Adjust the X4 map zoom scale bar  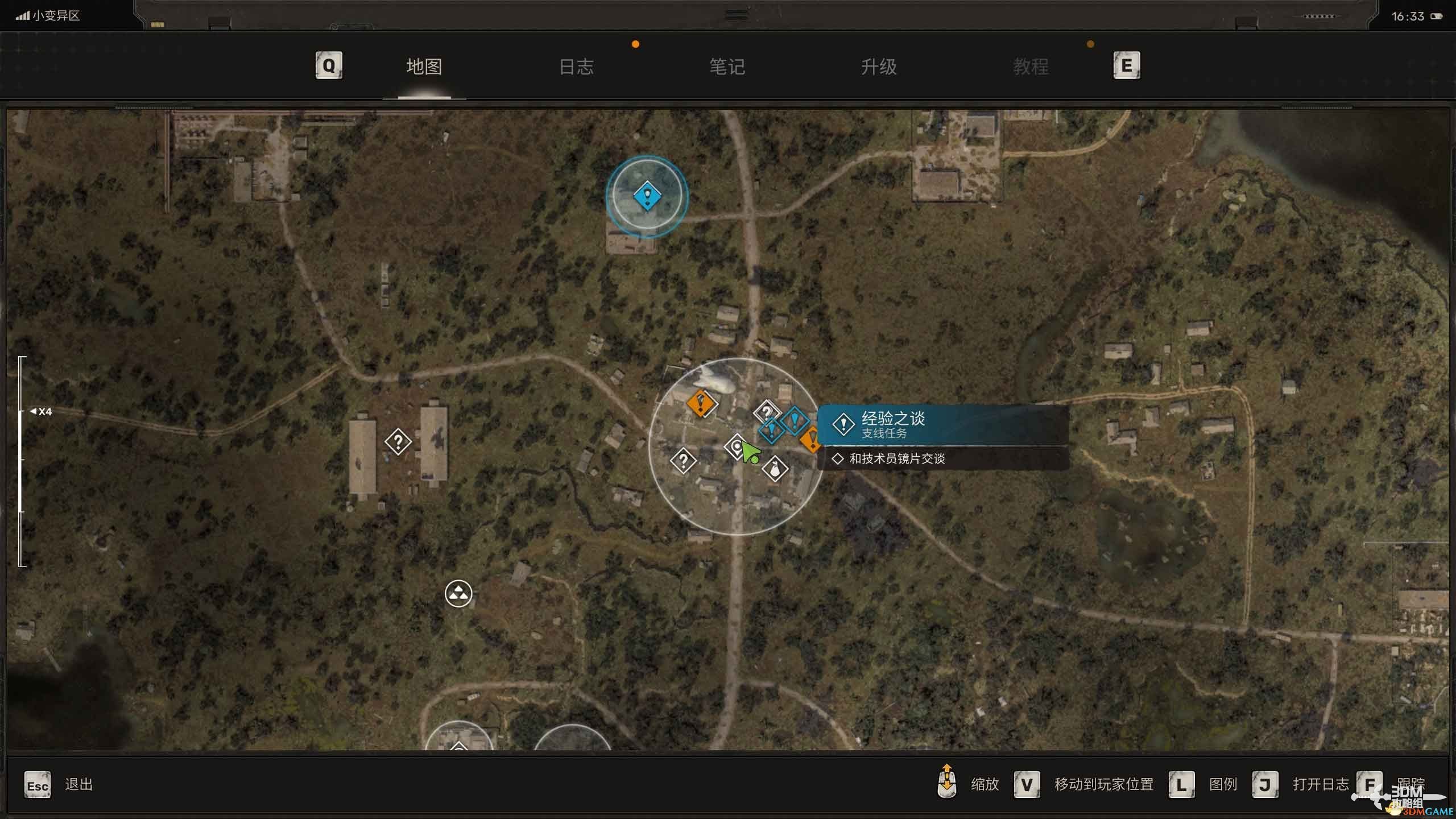(x=22, y=461)
